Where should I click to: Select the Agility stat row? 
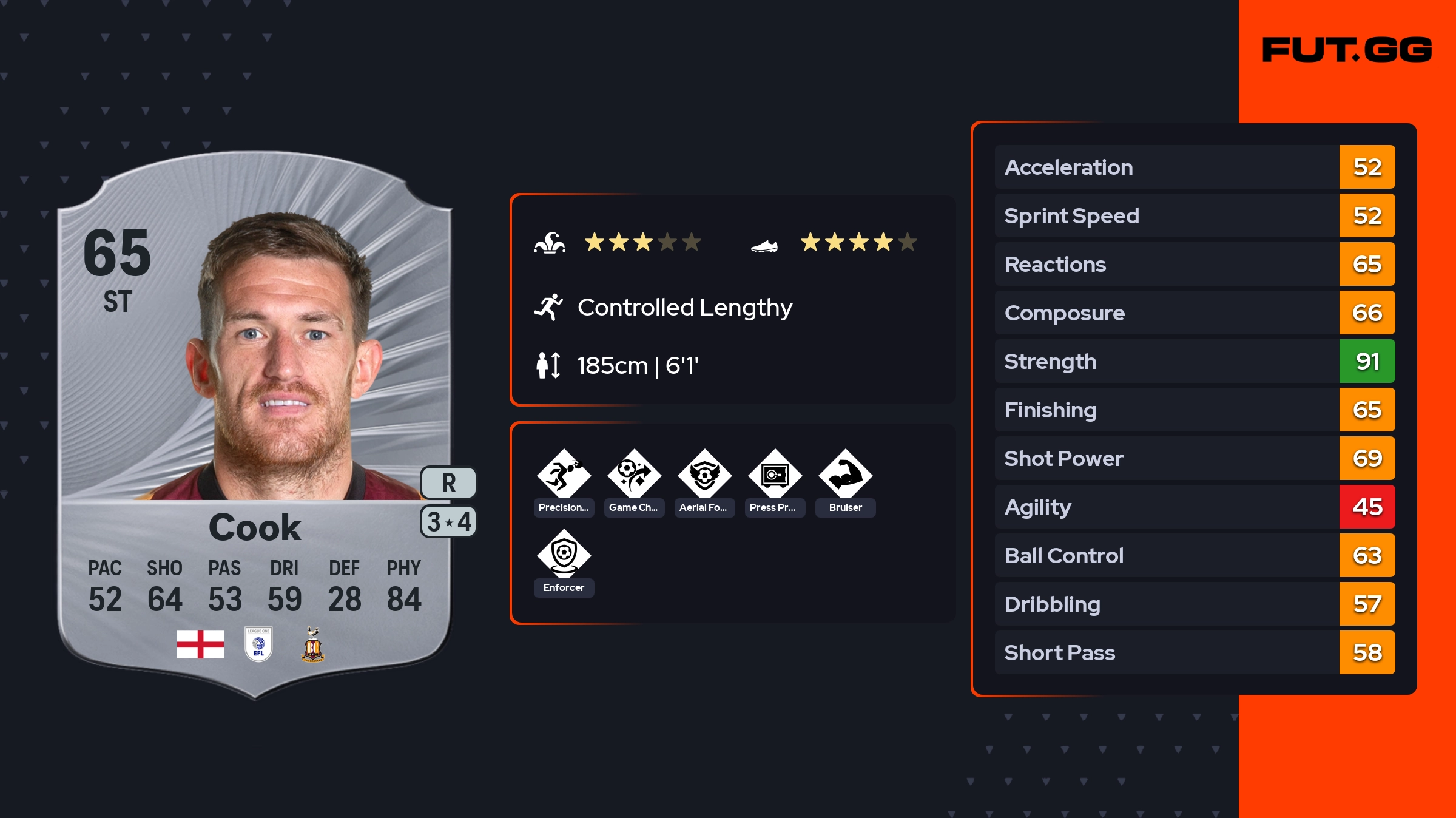[1194, 507]
